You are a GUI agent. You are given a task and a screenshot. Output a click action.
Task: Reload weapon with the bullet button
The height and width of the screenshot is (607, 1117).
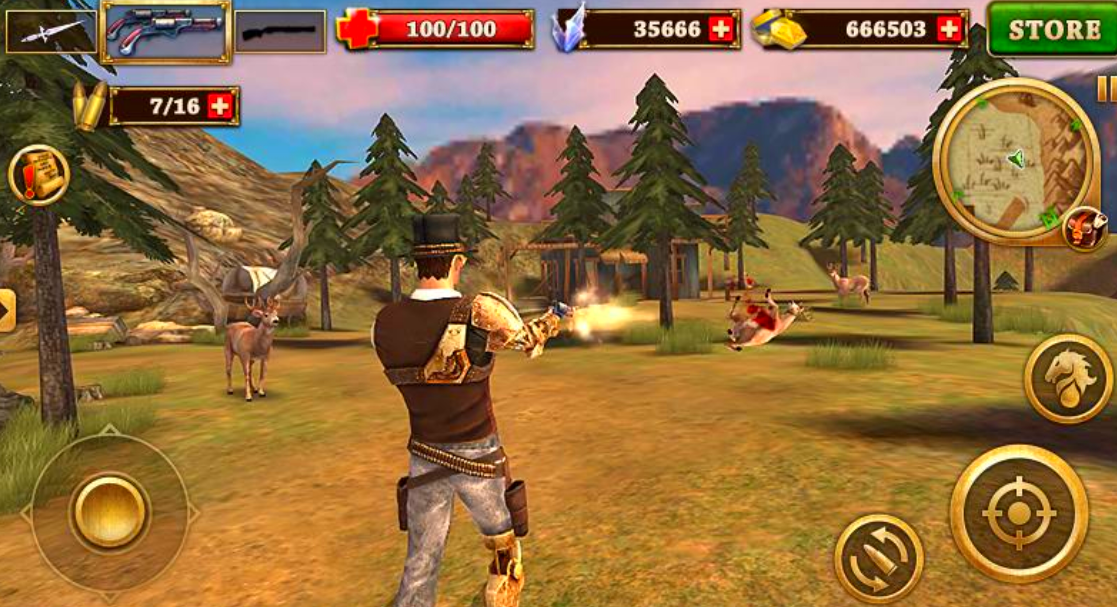878,558
